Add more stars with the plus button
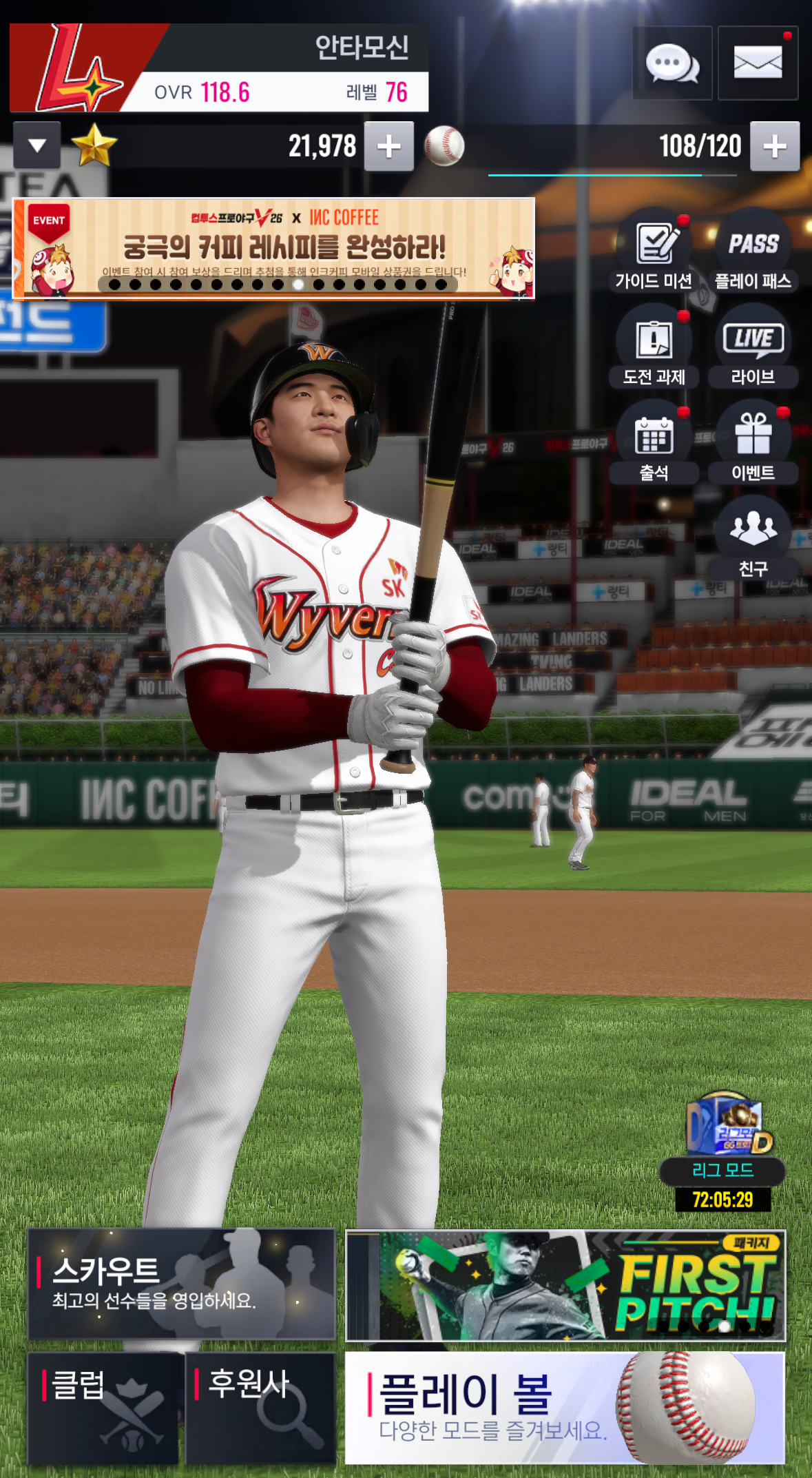This screenshot has height=1478, width=812. click(389, 146)
